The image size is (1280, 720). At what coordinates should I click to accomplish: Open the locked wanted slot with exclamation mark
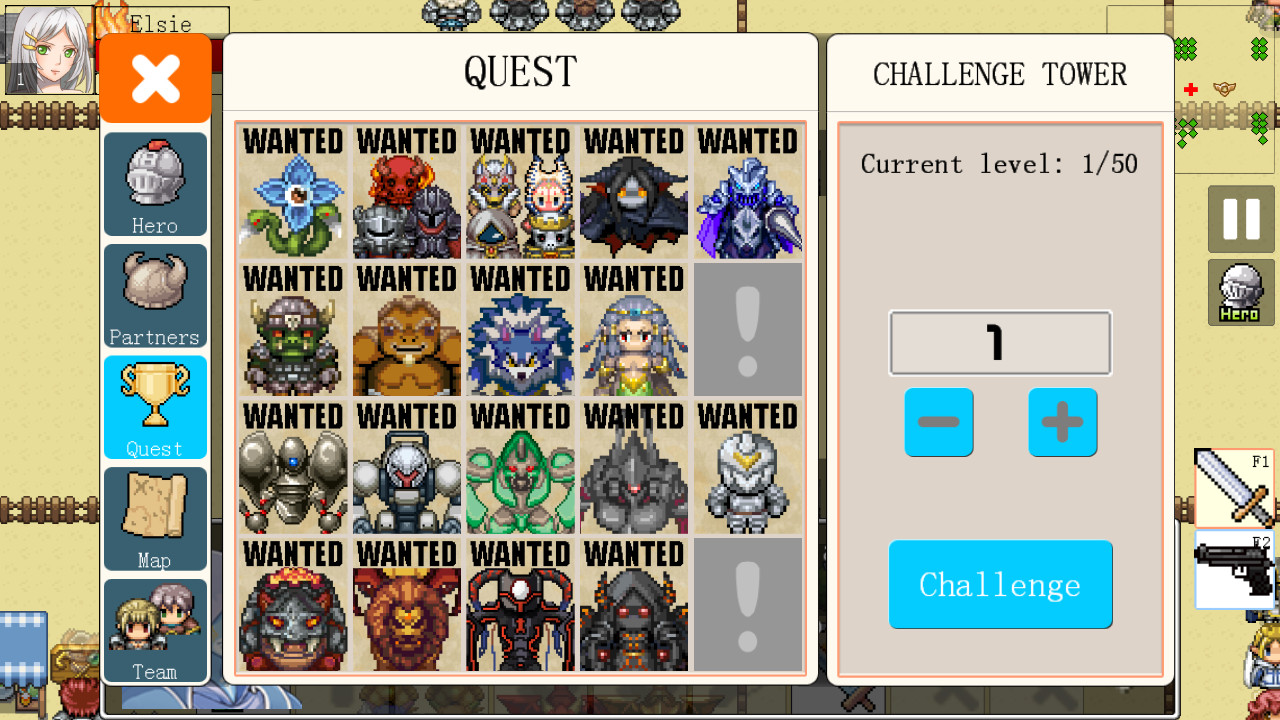pyautogui.click(x=748, y=330)
